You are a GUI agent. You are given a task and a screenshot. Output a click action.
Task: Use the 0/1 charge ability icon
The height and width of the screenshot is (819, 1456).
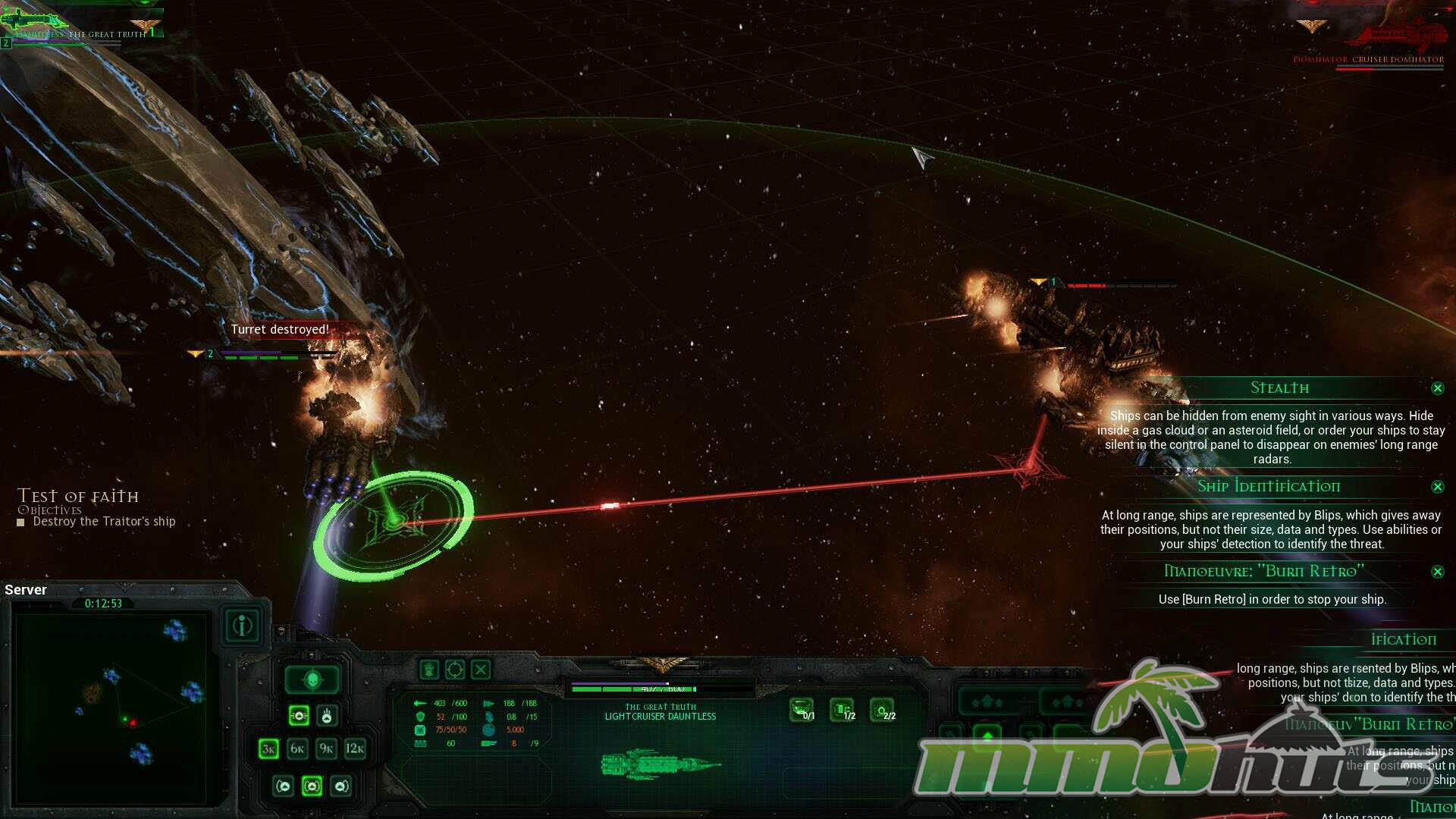point(802,710)
